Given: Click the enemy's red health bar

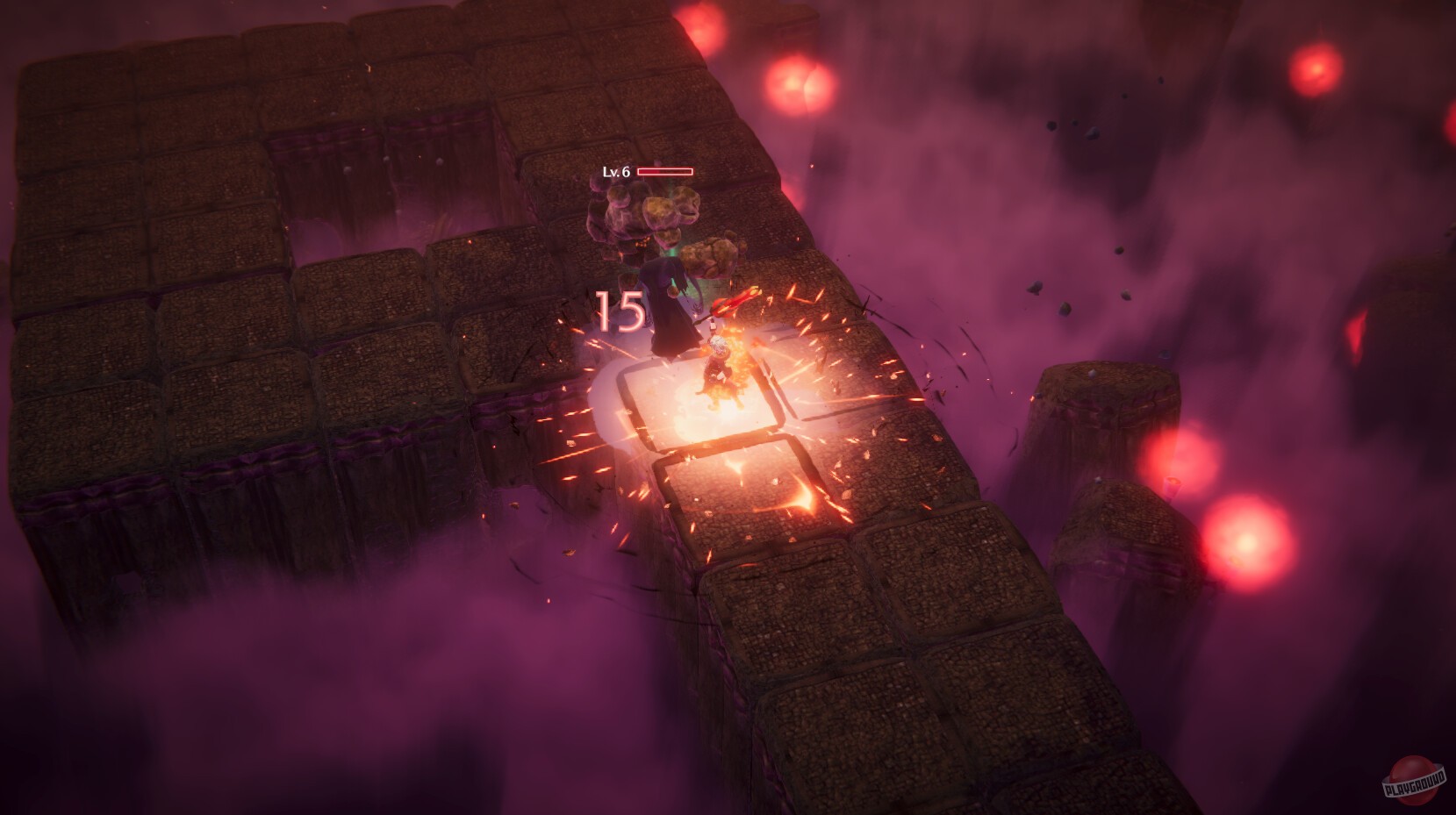Looking at the screenshot, I should 667,172.
